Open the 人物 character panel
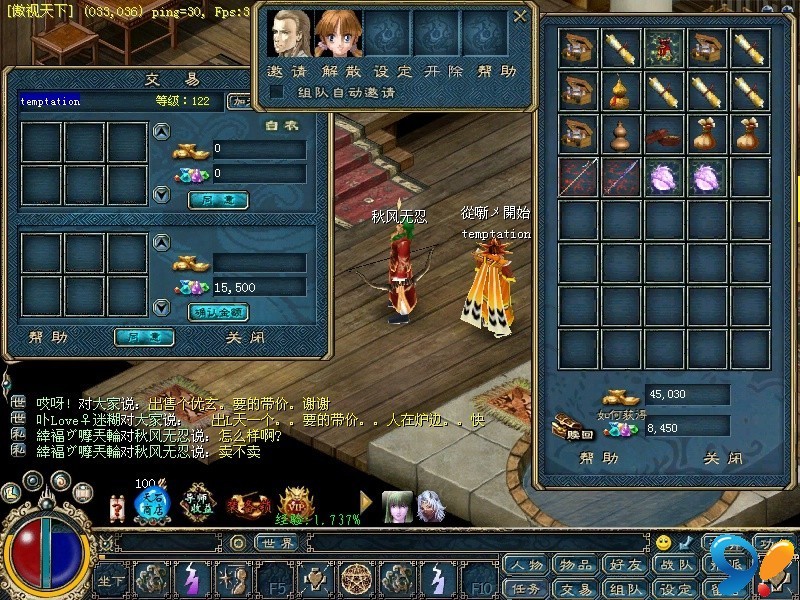The image size is (800, 600). pyautogui.click(x=527, y=565)
